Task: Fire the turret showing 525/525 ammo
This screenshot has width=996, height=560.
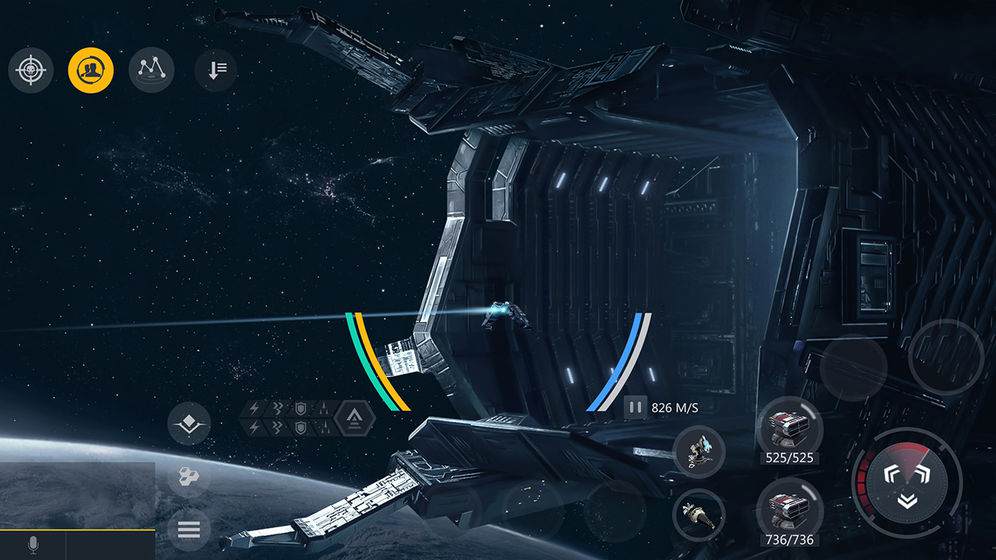Action: pos(790,426)
